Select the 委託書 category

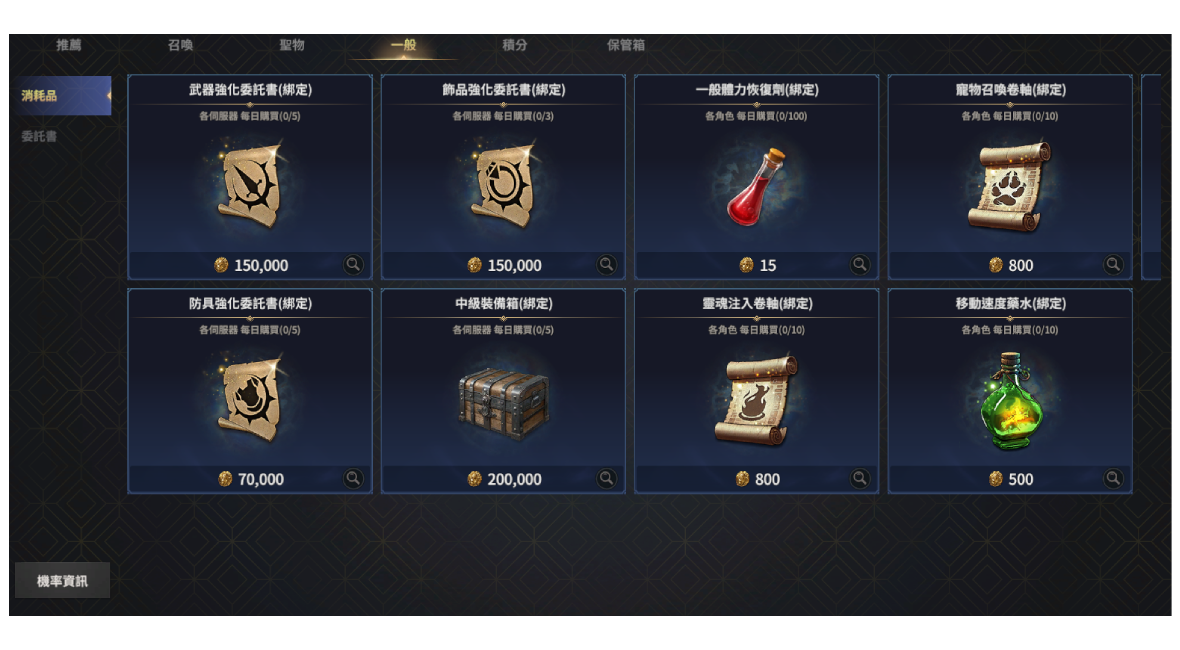(x=39, y=136)
